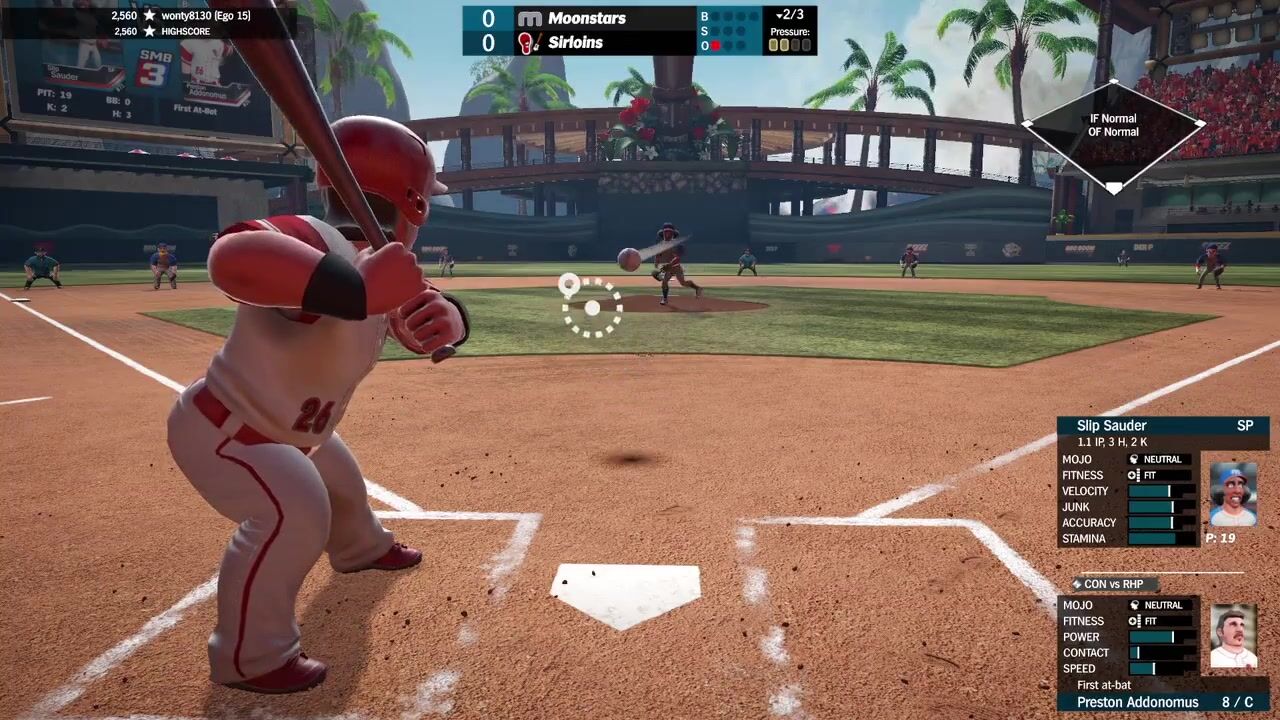Click the Moonstars team logo
This screenshot has width=1280, height=720.
tap(530, 18)
